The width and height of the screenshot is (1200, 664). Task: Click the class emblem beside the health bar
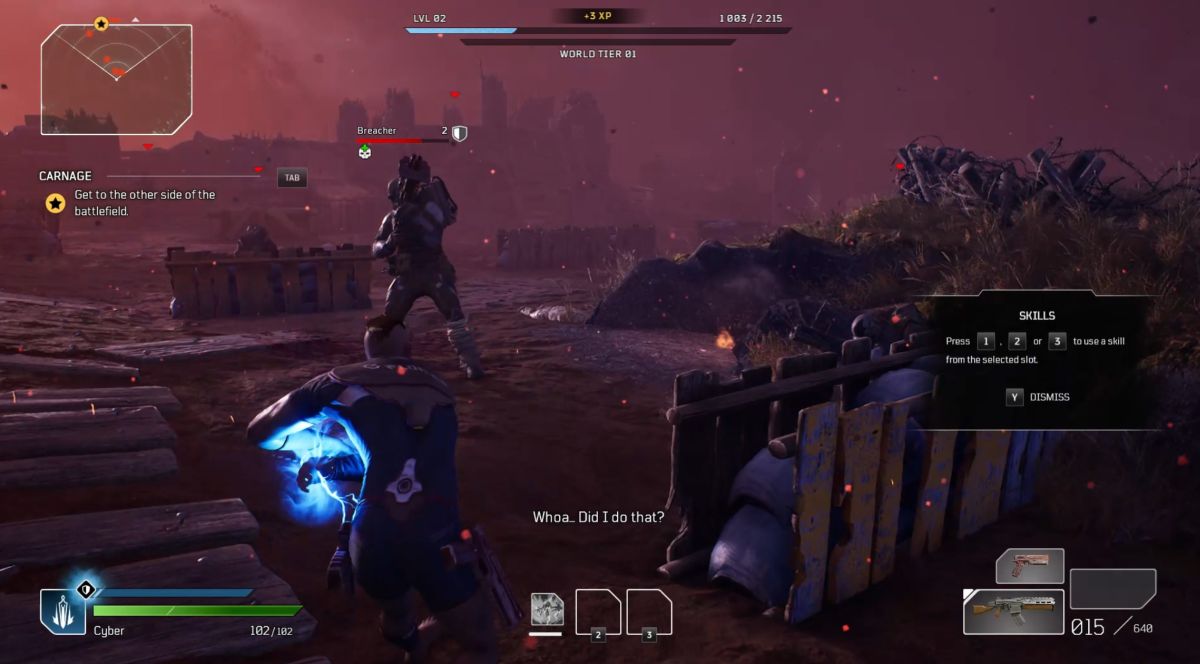click(62, 610)
